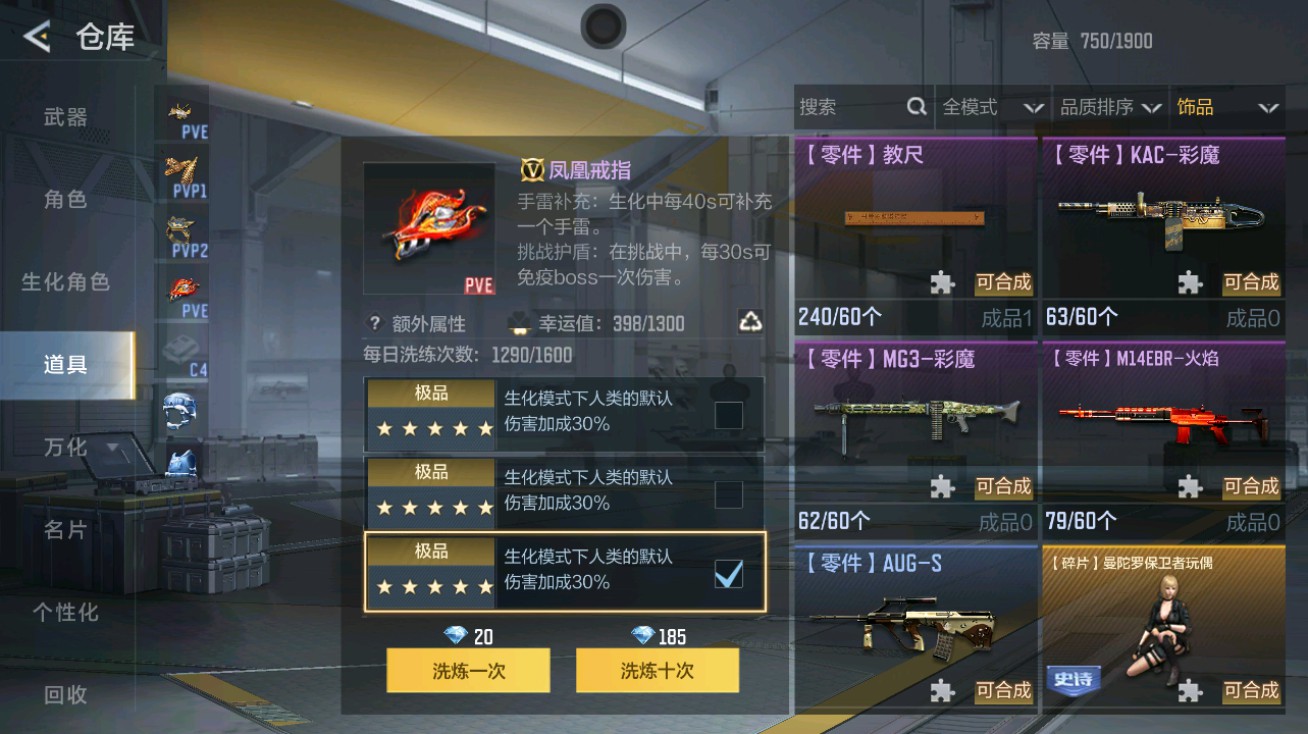
Task: Switch to the 万化 tab
Action: coord(65,448)
